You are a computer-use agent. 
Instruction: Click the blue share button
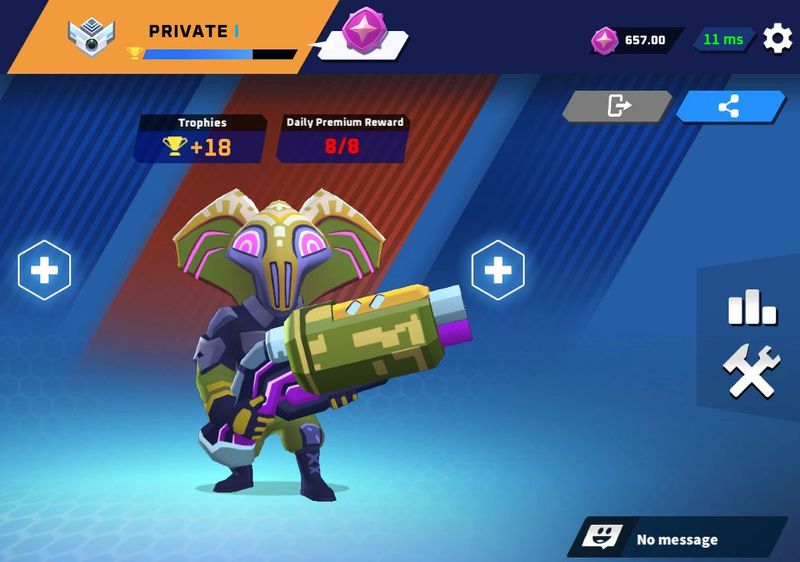(729, 106)
